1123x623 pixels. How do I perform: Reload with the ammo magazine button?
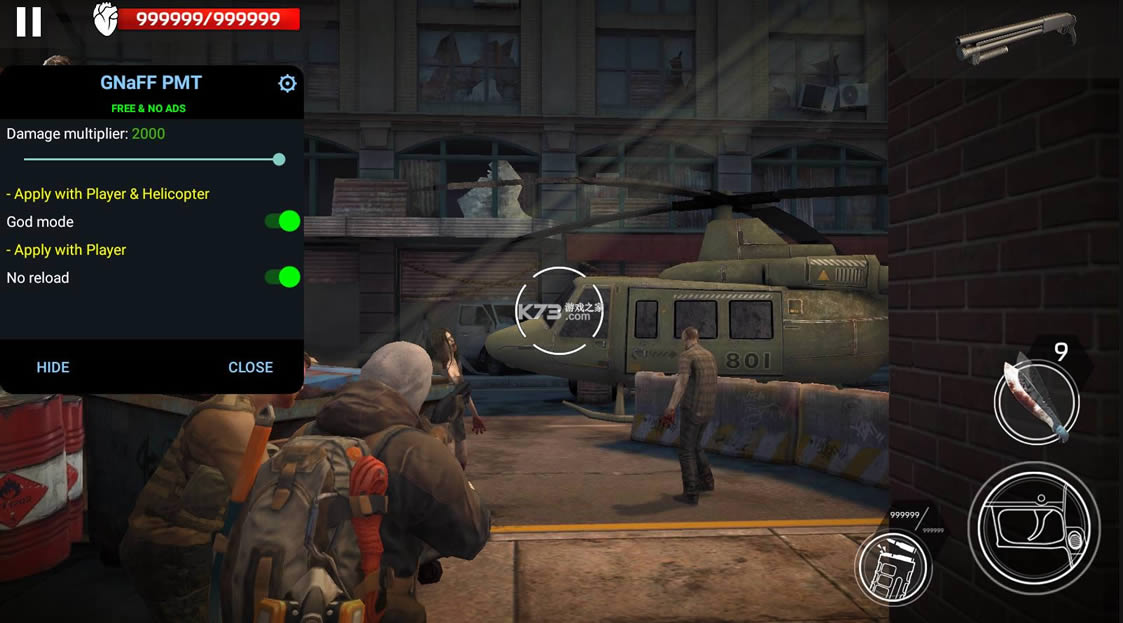[893, 566]
